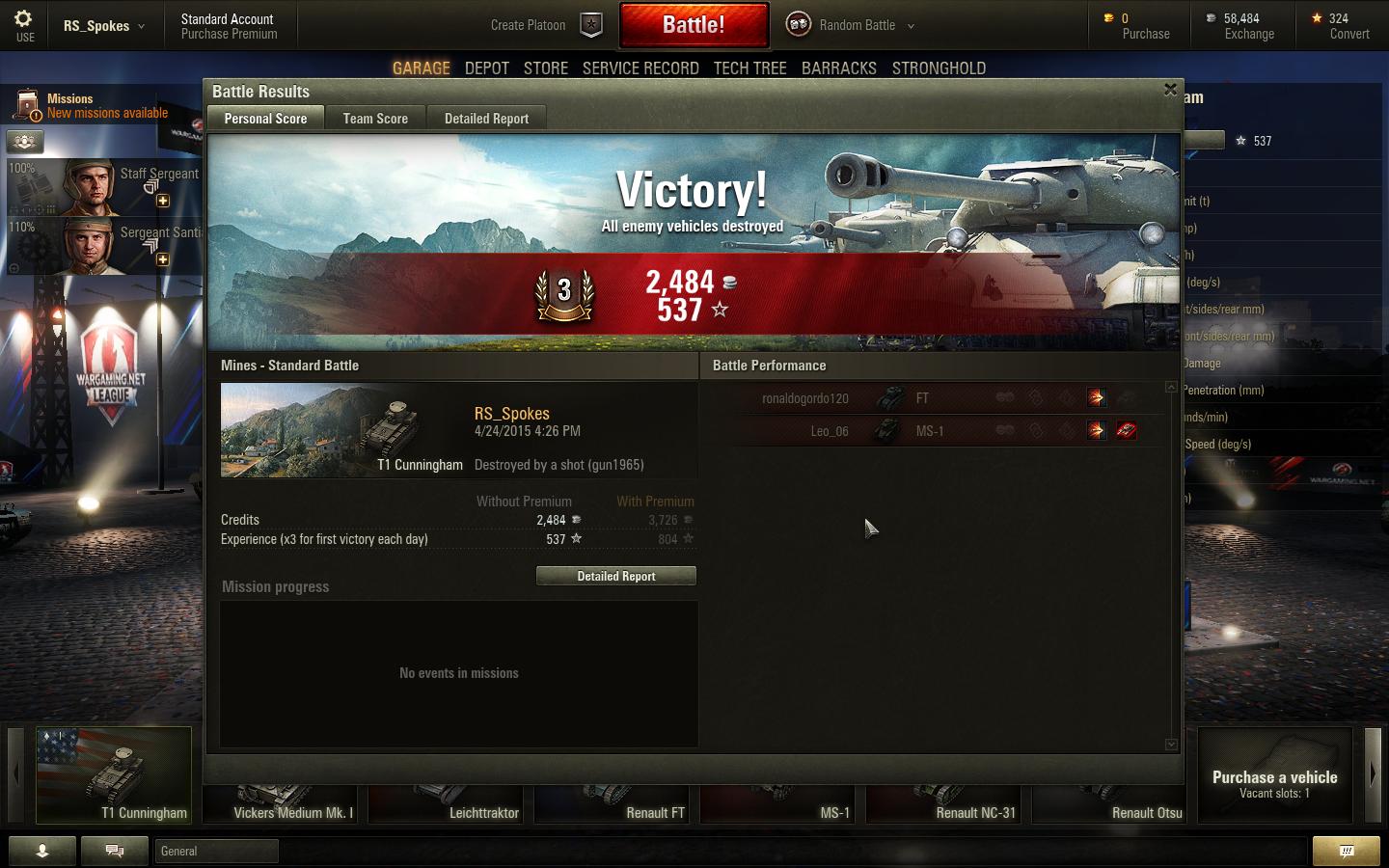
Task: Select the T1 Cunningham in the carousel
Action: coord(114,775)
